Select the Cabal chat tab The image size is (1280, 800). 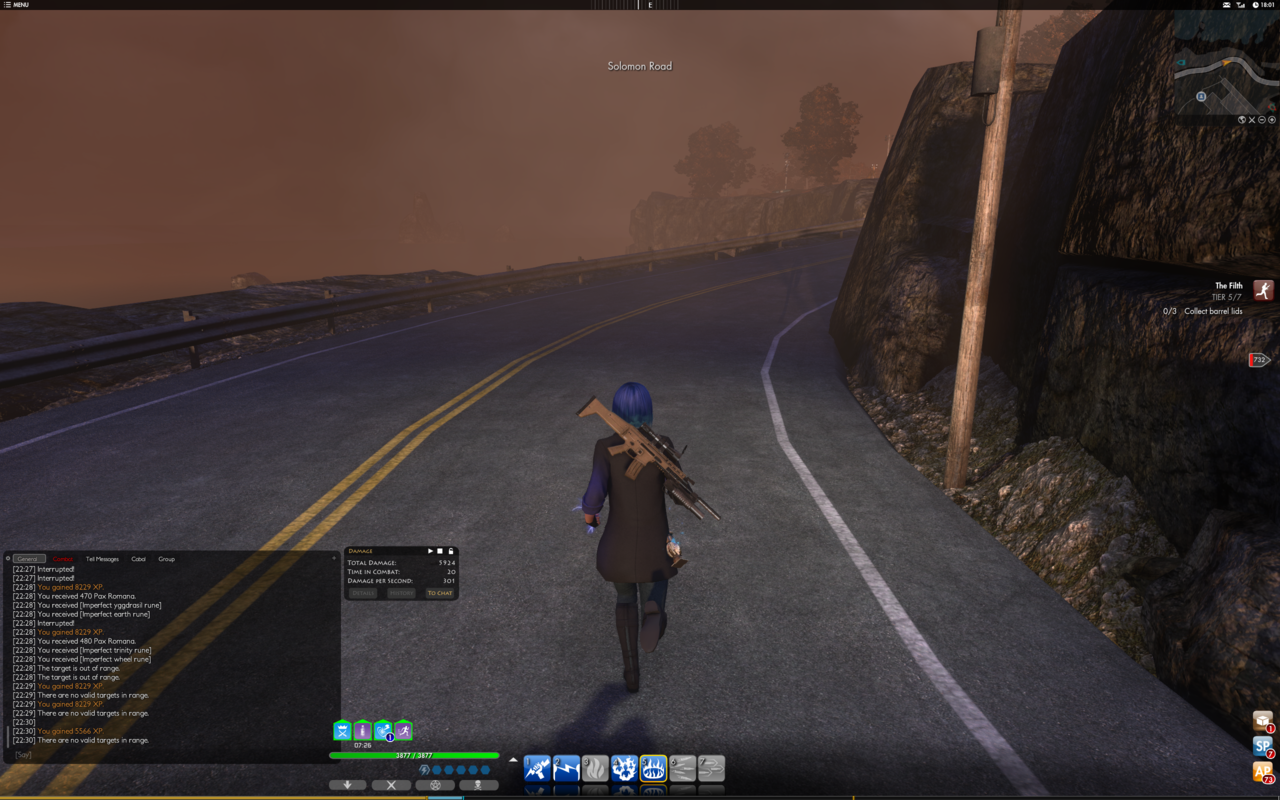(x=138, y=559)
